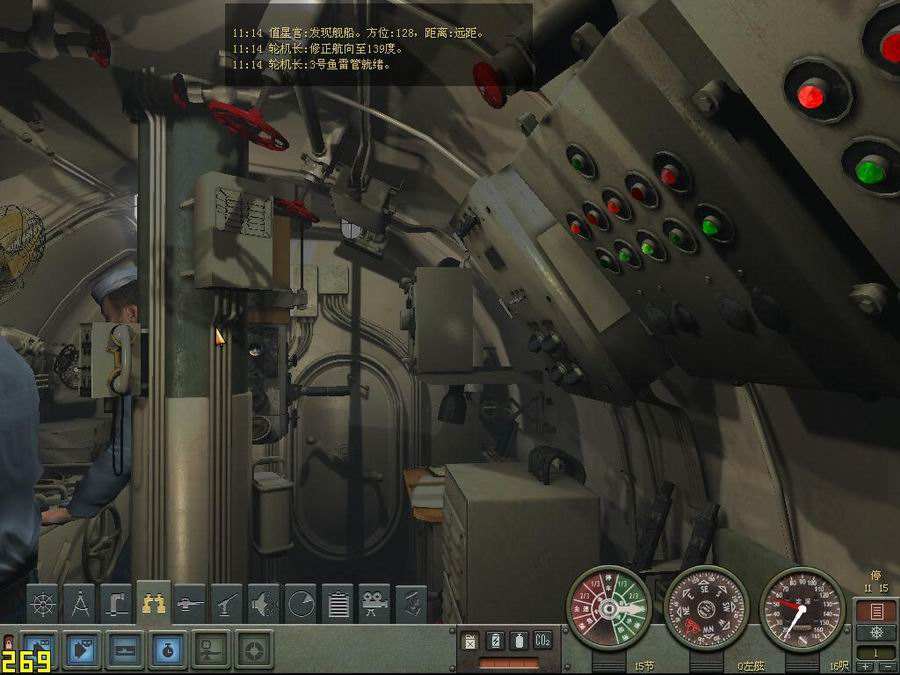Open the navigation map compass icon
Screen dimensions: 900x675
pyautogui.click(x=79, y=604)
